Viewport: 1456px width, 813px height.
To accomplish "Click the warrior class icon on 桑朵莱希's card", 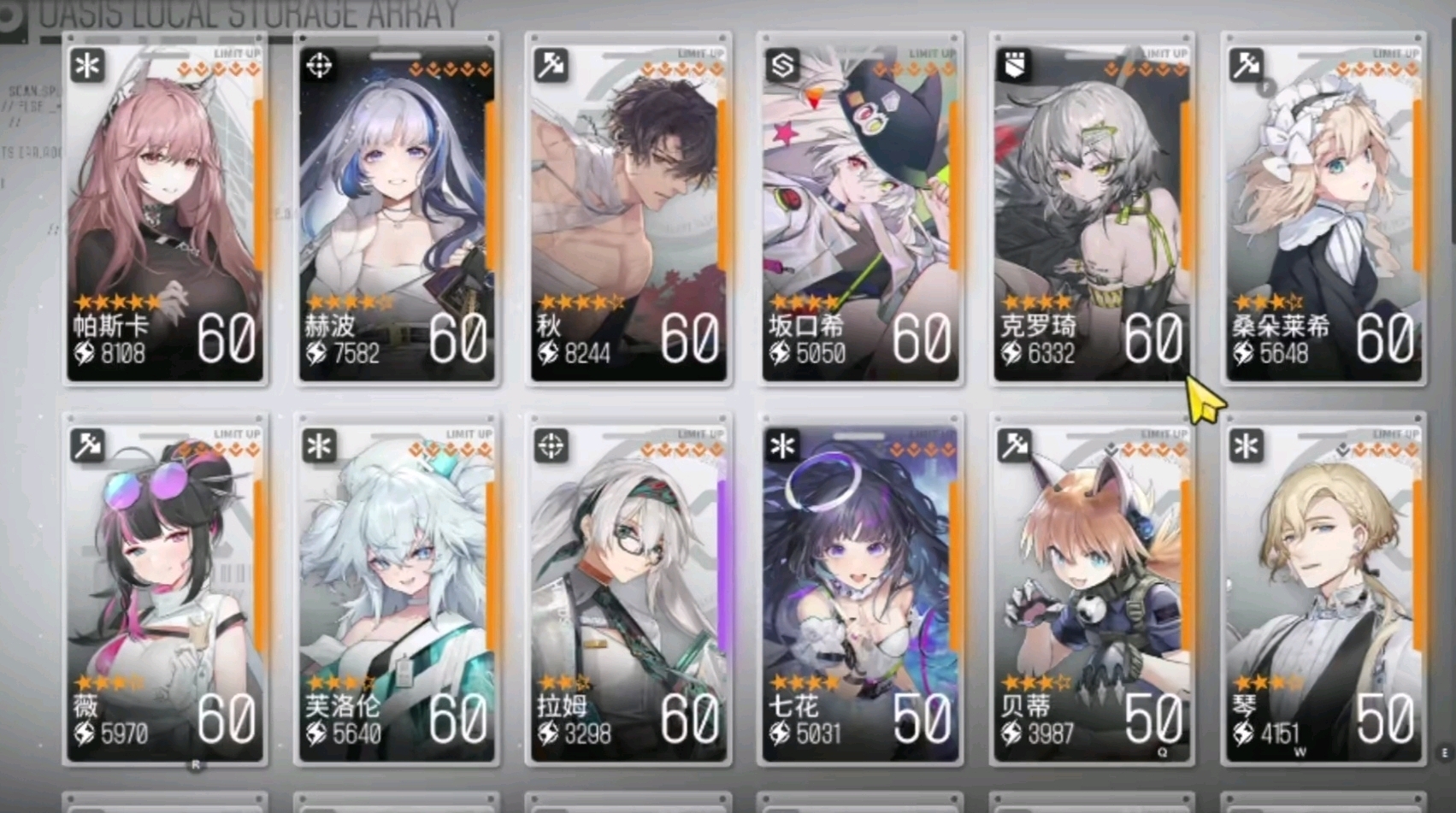I will point(1245,66).
